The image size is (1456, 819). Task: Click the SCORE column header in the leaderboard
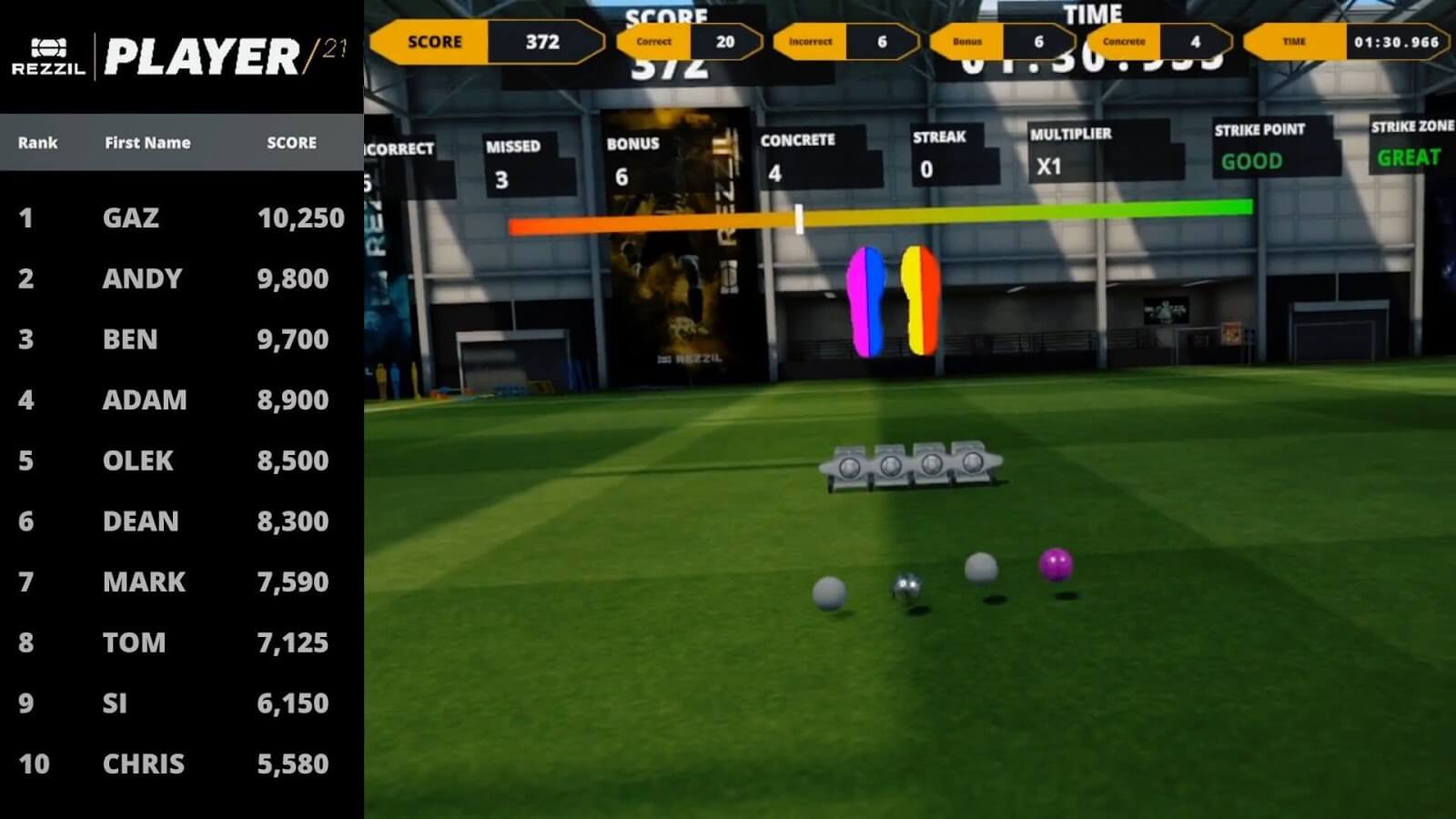point(291,143)
